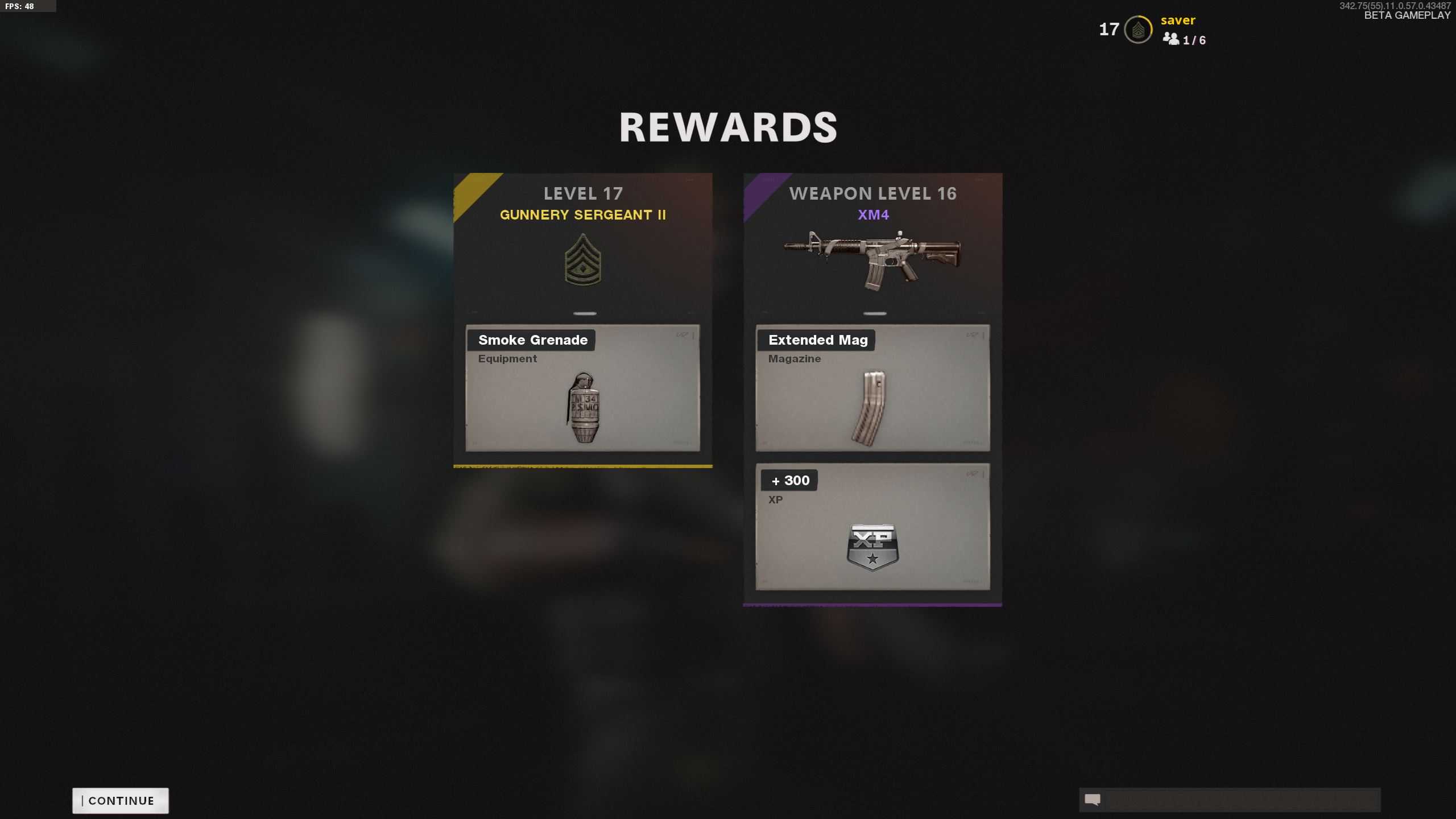Select the Extended Mag reward card
This screenshot has height=819, width=1456.
click(x=872, y=388)
